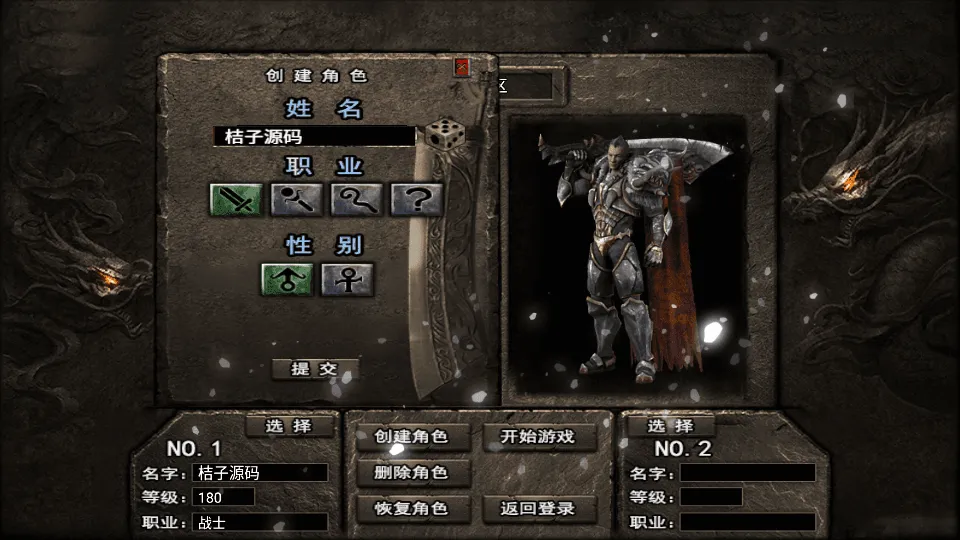Return to login via 返回登录
This screenshot has height=540, width=960.
click(x=540, y=508)
